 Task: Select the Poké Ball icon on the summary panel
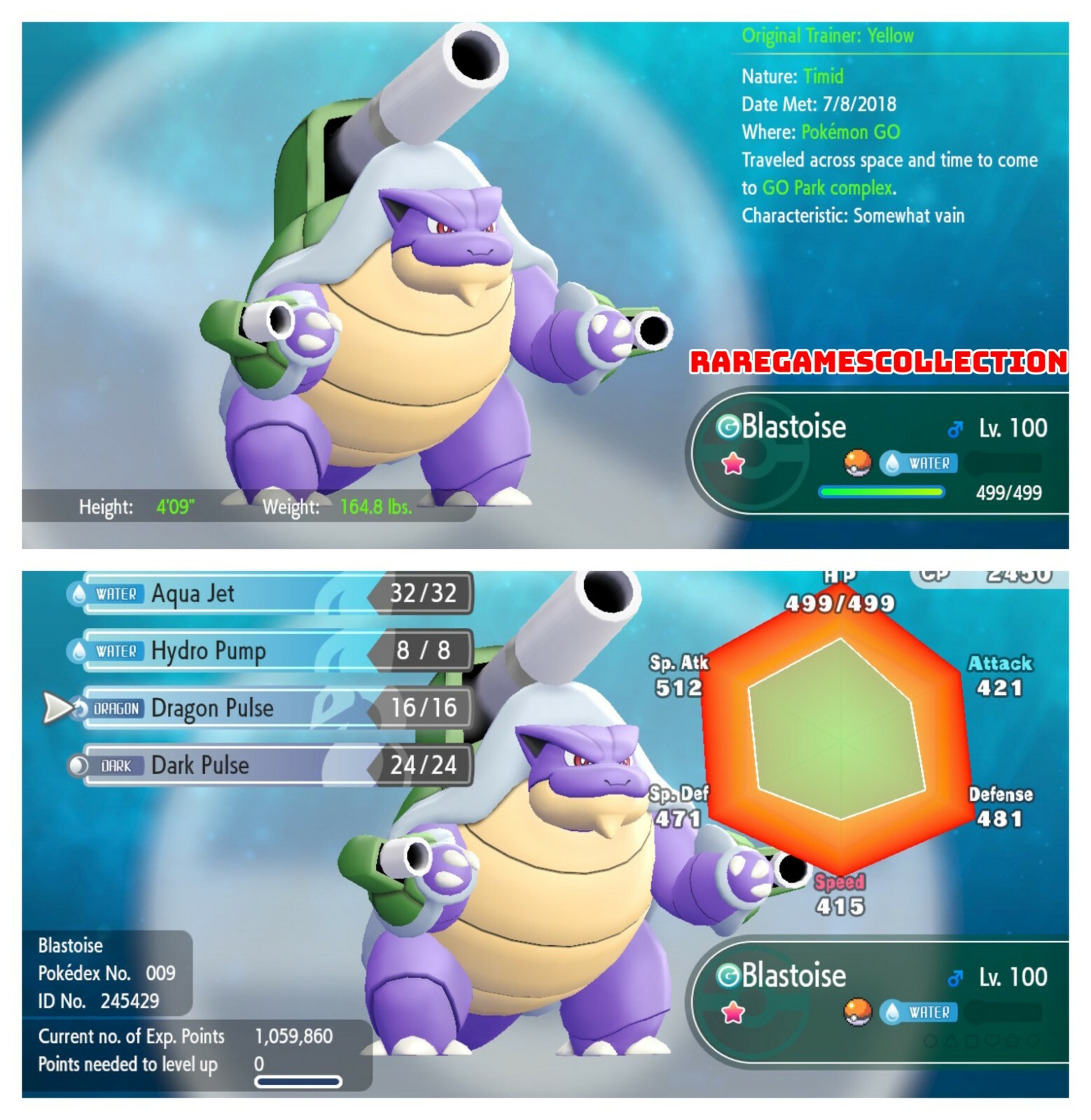coord(857,462)
